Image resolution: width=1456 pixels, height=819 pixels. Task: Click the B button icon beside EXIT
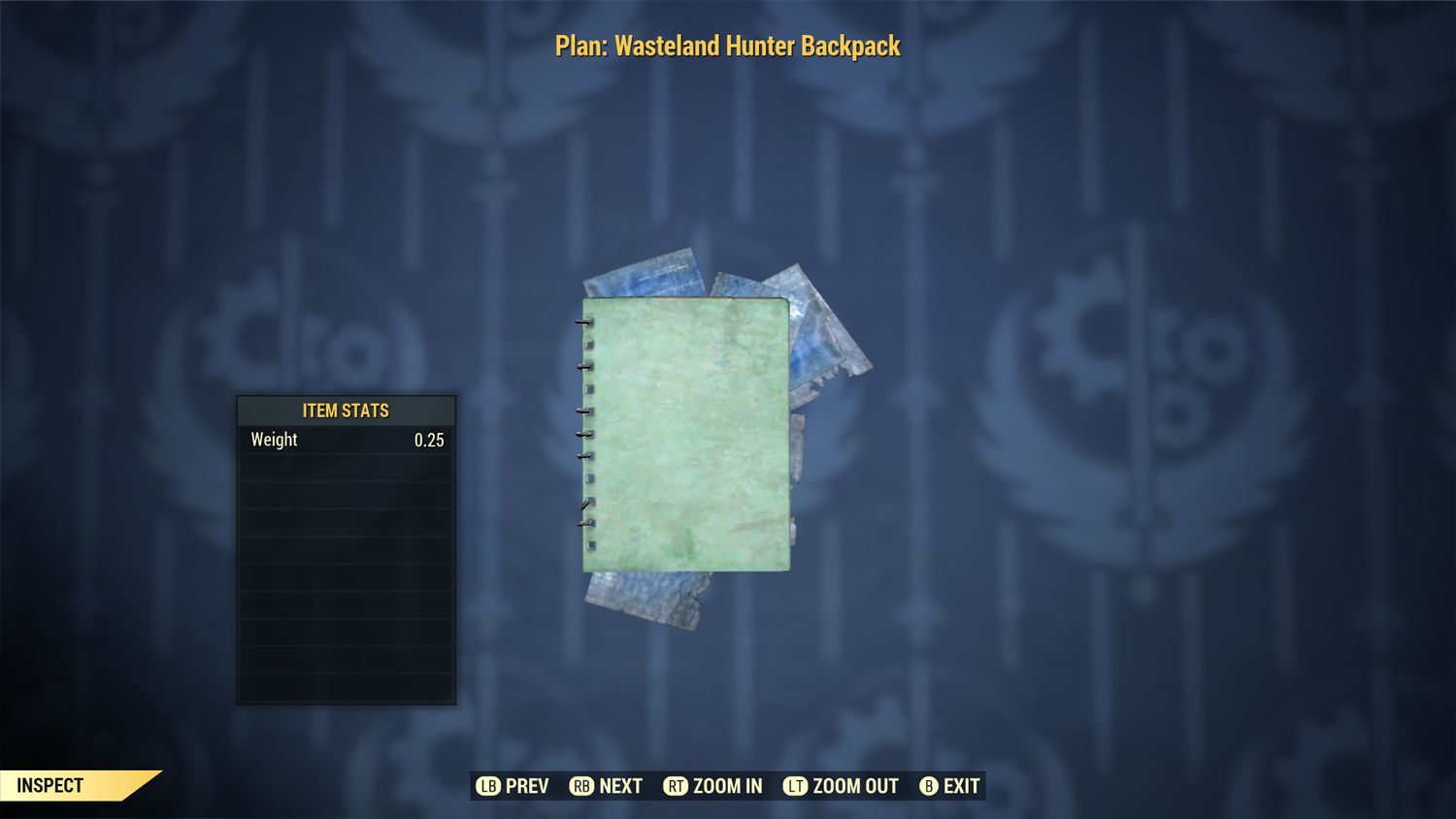point(928,786)
